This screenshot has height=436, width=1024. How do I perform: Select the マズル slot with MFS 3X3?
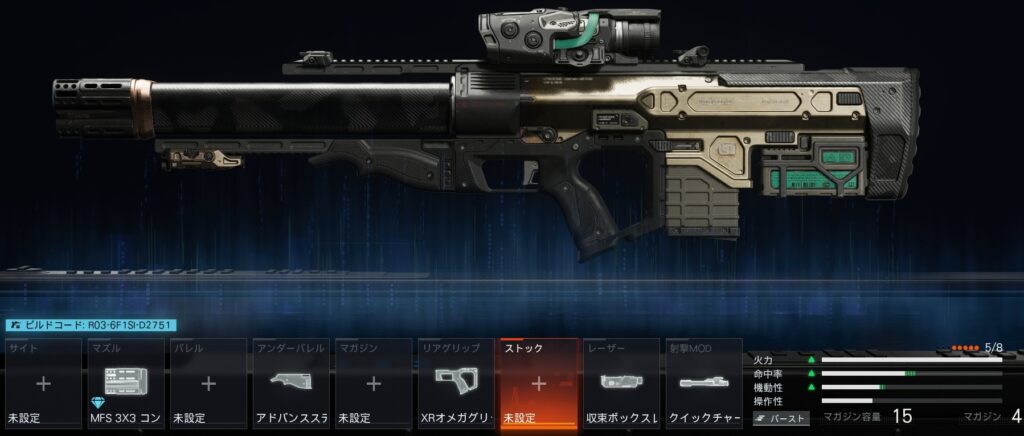pyautogui.click(x=126, y=383)
